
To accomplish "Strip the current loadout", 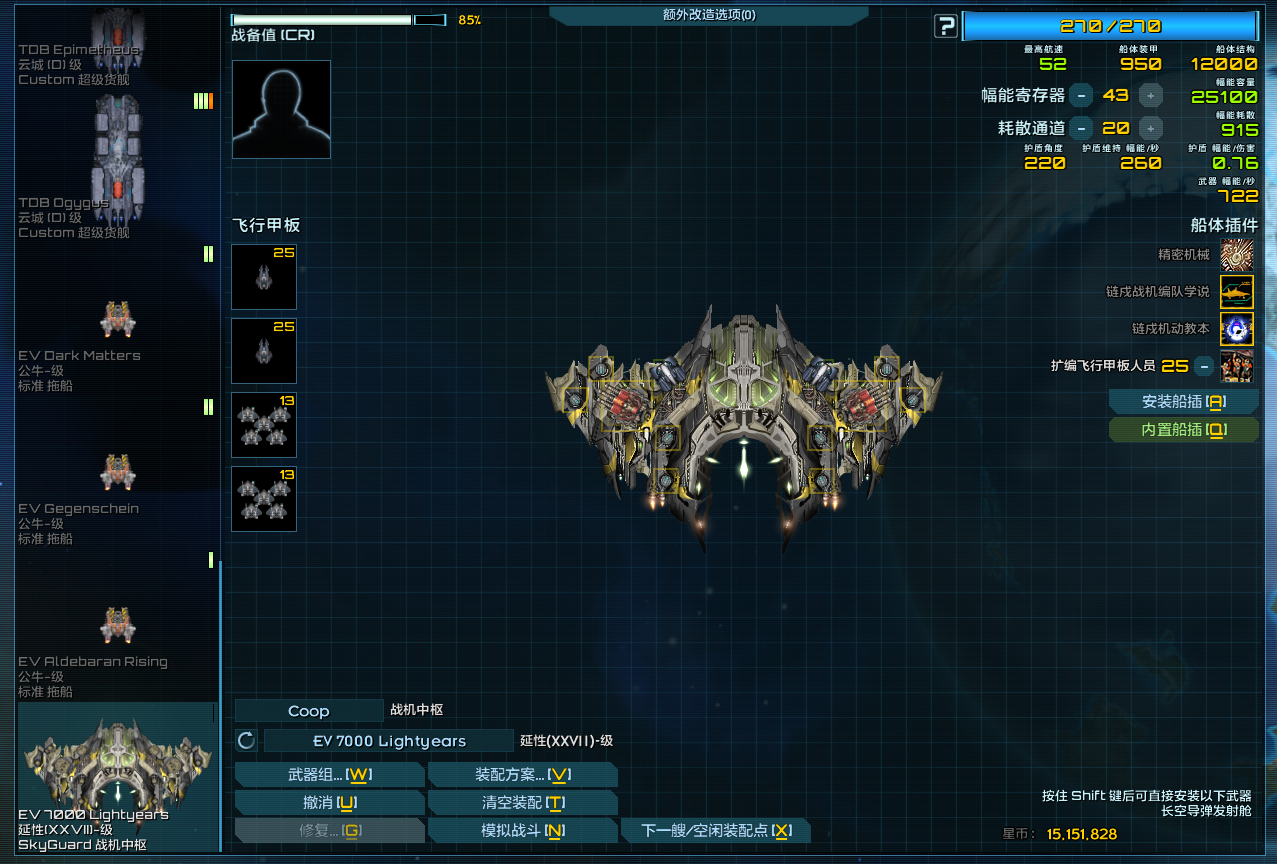I will [522, 803].
